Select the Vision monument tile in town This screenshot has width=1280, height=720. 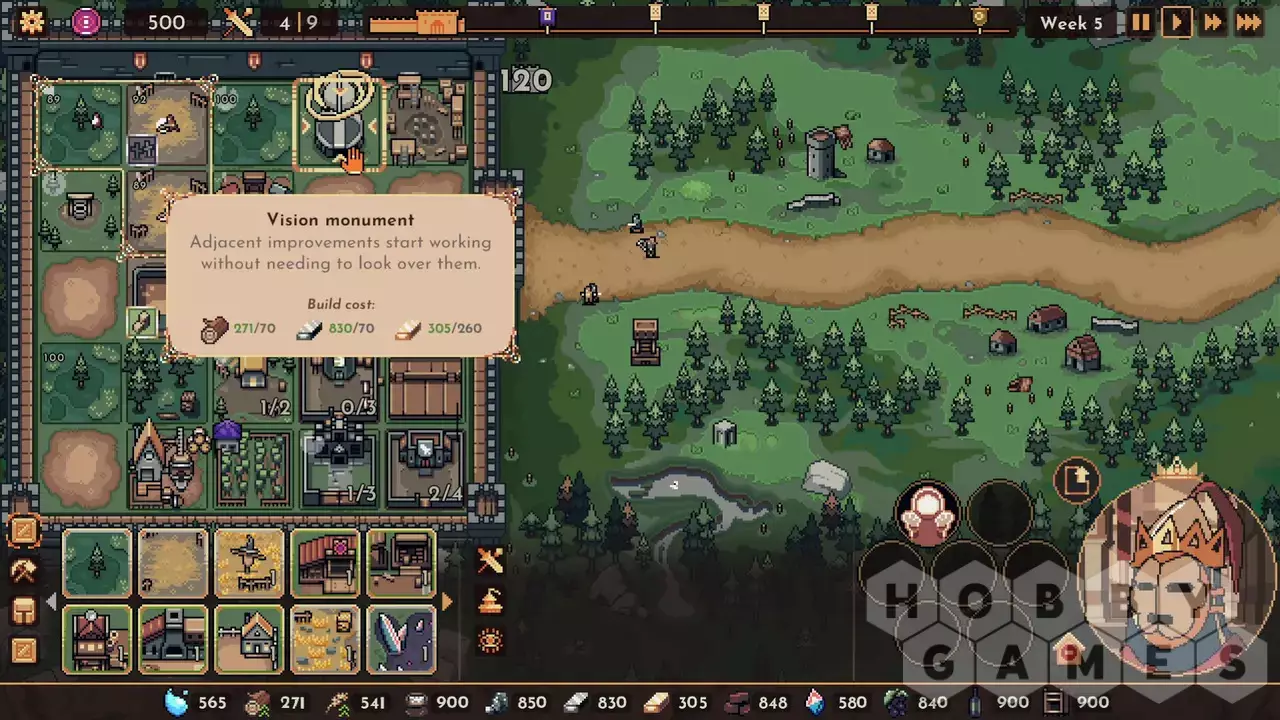[338, 127]
